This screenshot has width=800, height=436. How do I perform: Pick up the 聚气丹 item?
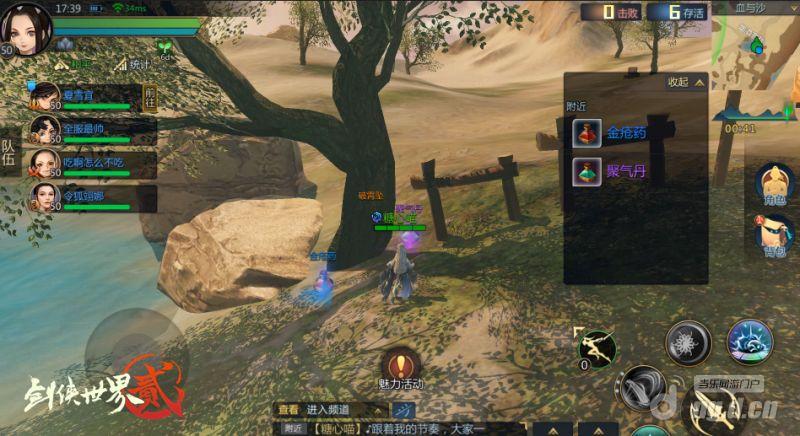pyautogui.click(x=612, y=171)
